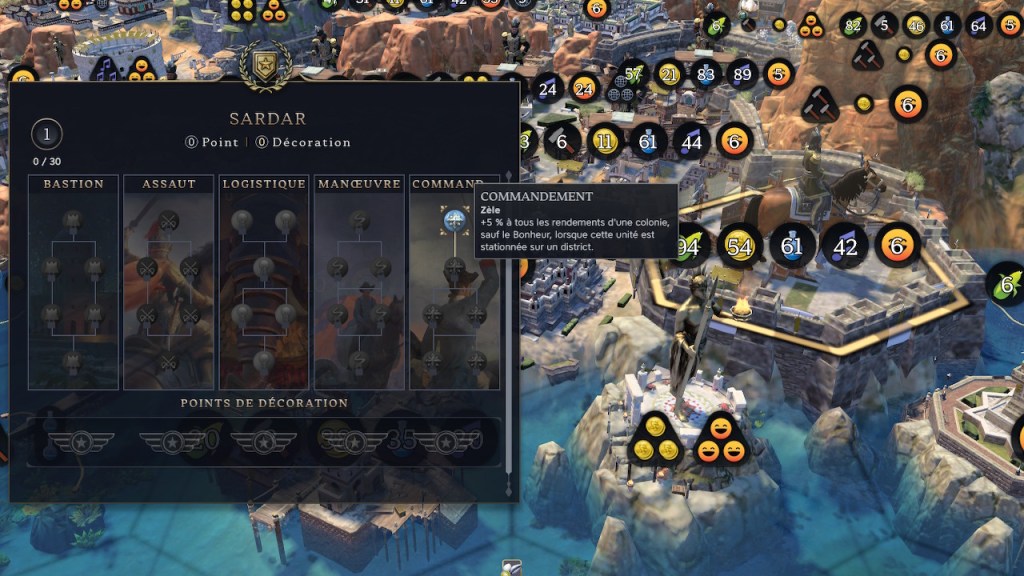The image size is (1024, 576).
Task: Select the Commandement promotion directly below Zèle
Action: [x=455, y=267]
